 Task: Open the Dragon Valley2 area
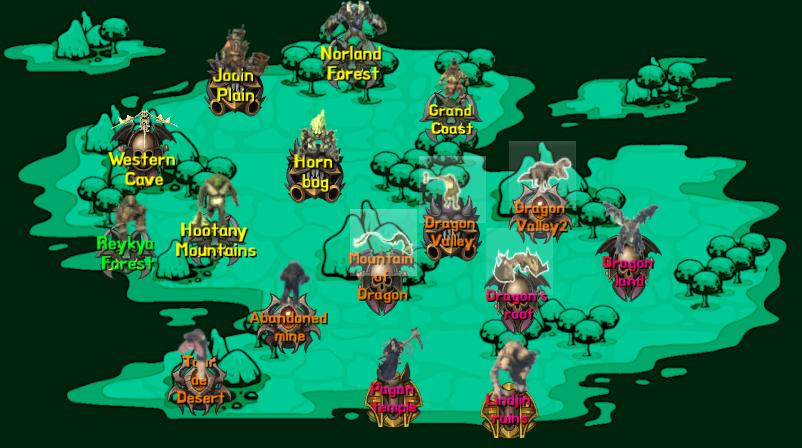[541, 213]
